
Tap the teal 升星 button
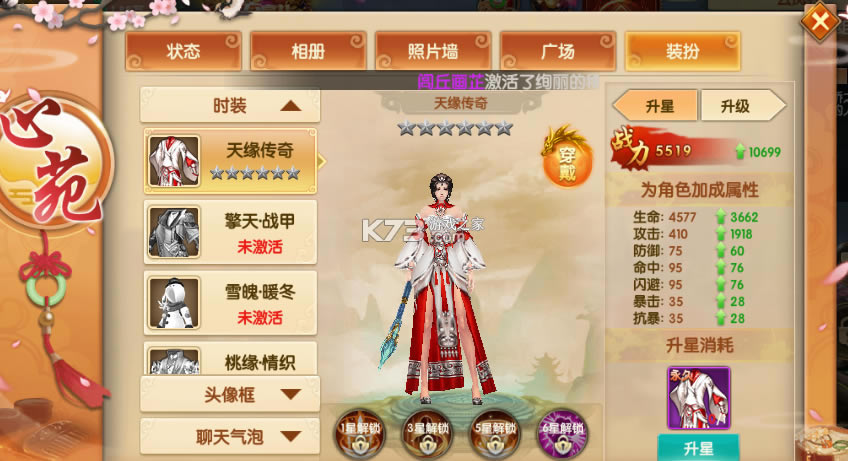[x=698, y=447]
